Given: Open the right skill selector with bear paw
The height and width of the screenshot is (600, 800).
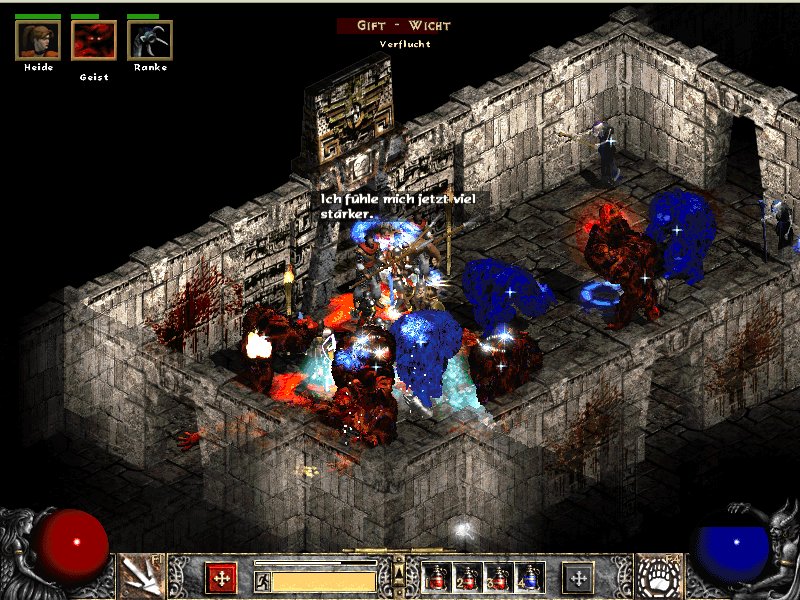Looking at the screenshot, I should point(659,577).
